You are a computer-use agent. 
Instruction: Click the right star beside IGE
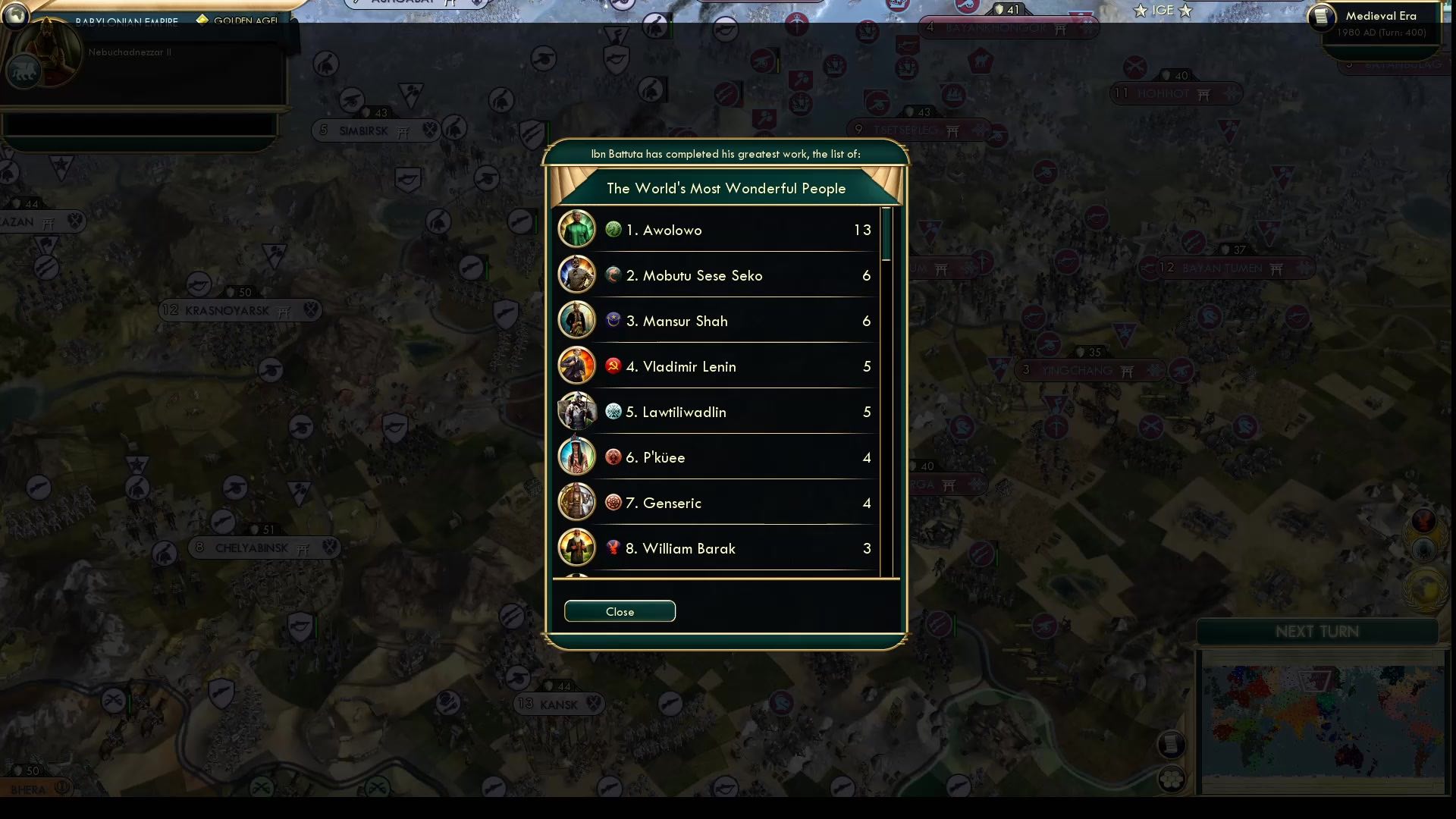[x=1185, y=11]
